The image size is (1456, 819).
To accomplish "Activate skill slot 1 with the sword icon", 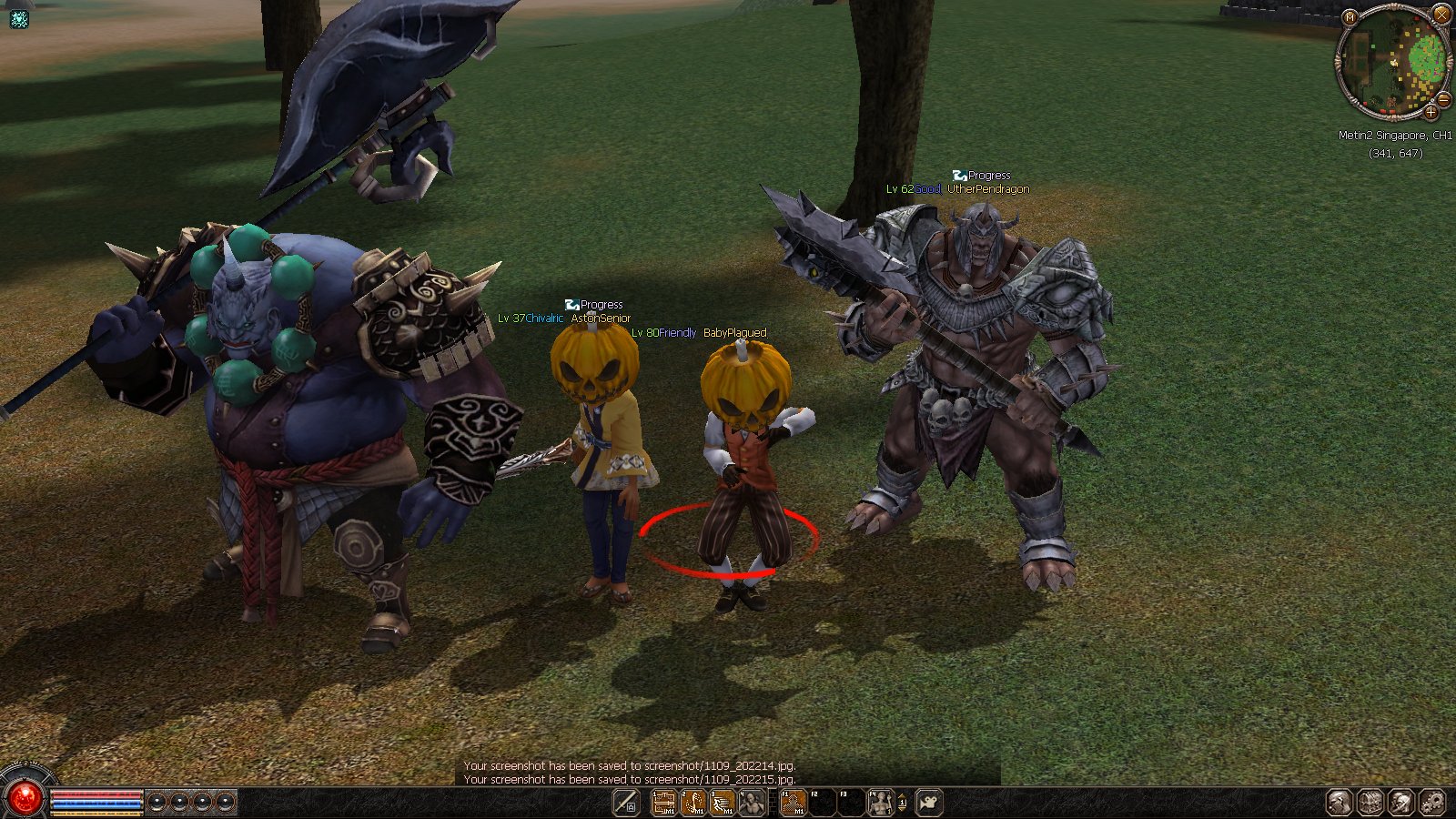I will pyautogui.click(x=664, y=803).
